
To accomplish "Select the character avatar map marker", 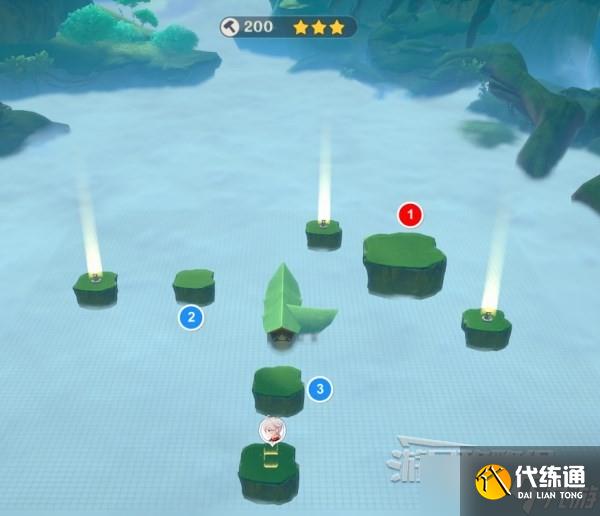I will (272, 431).
